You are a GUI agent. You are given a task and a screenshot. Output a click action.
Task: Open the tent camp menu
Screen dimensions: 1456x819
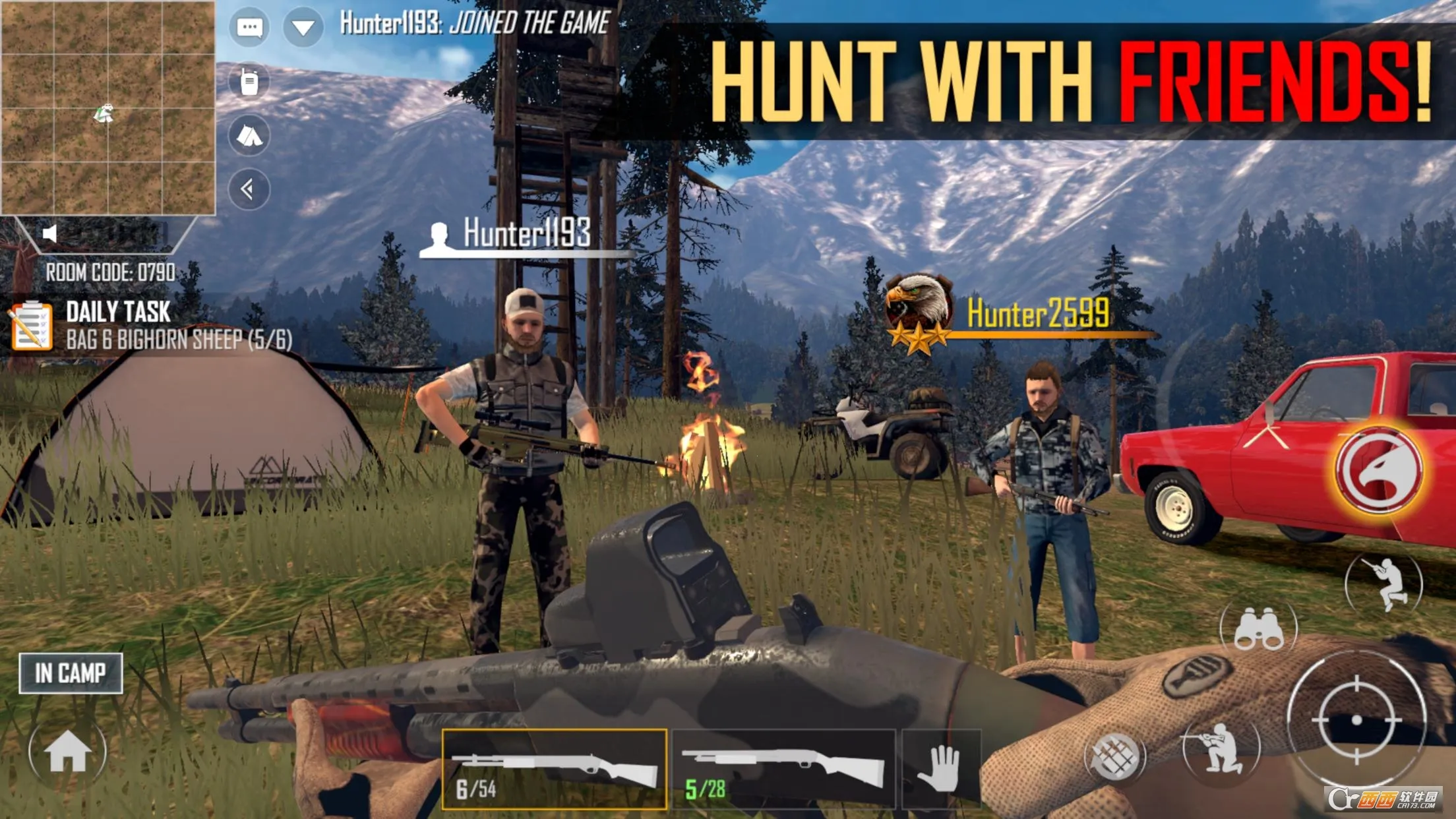coord(249,136)
